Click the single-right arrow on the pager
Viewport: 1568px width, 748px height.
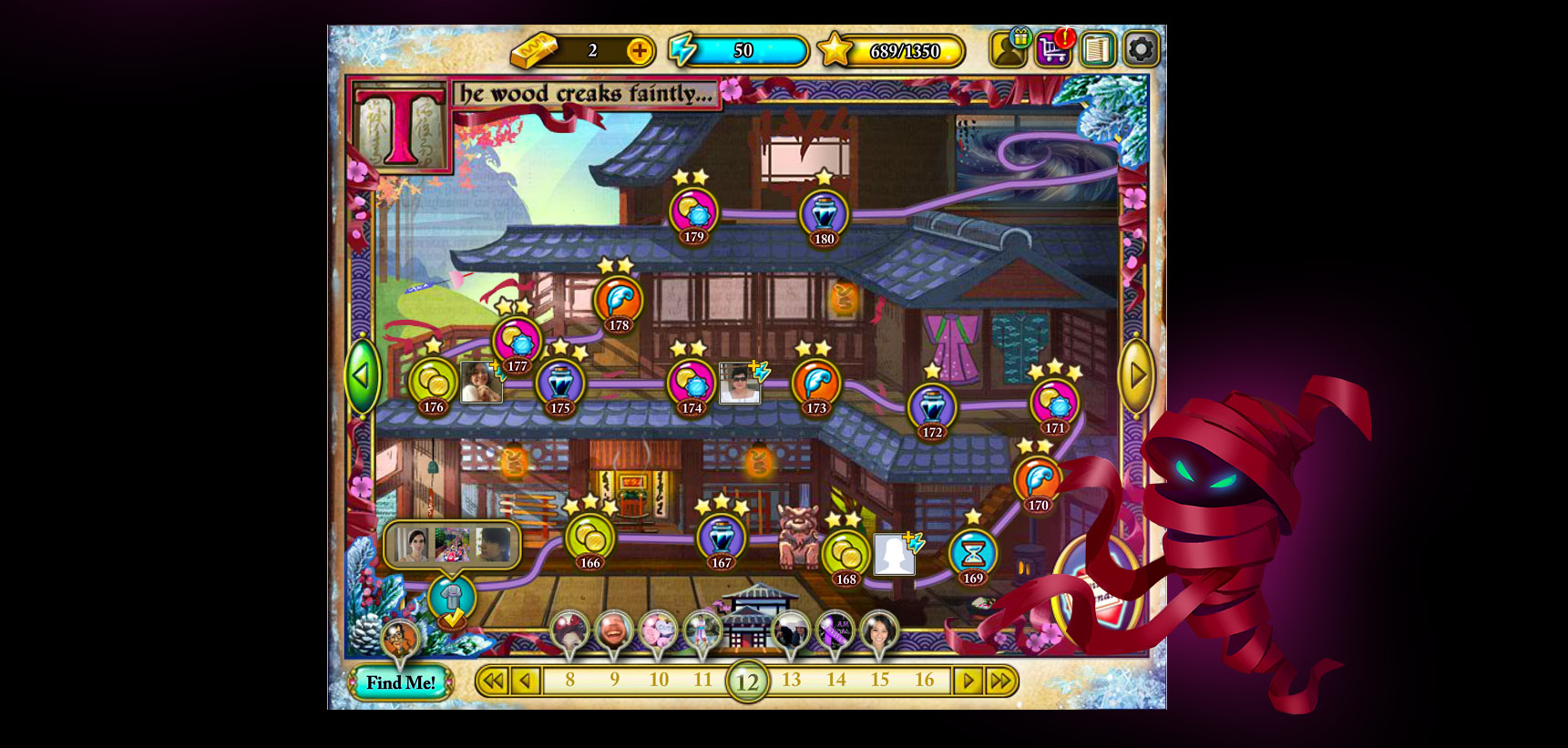[x=968, y=680]
